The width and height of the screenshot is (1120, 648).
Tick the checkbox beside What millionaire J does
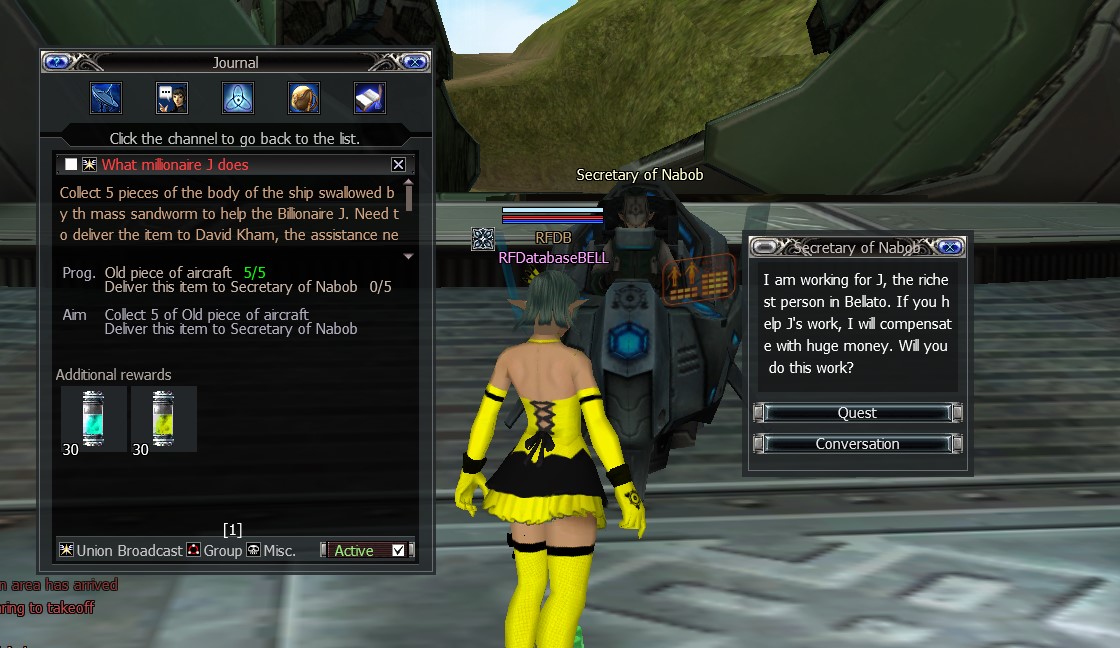[x=71, y=165]
